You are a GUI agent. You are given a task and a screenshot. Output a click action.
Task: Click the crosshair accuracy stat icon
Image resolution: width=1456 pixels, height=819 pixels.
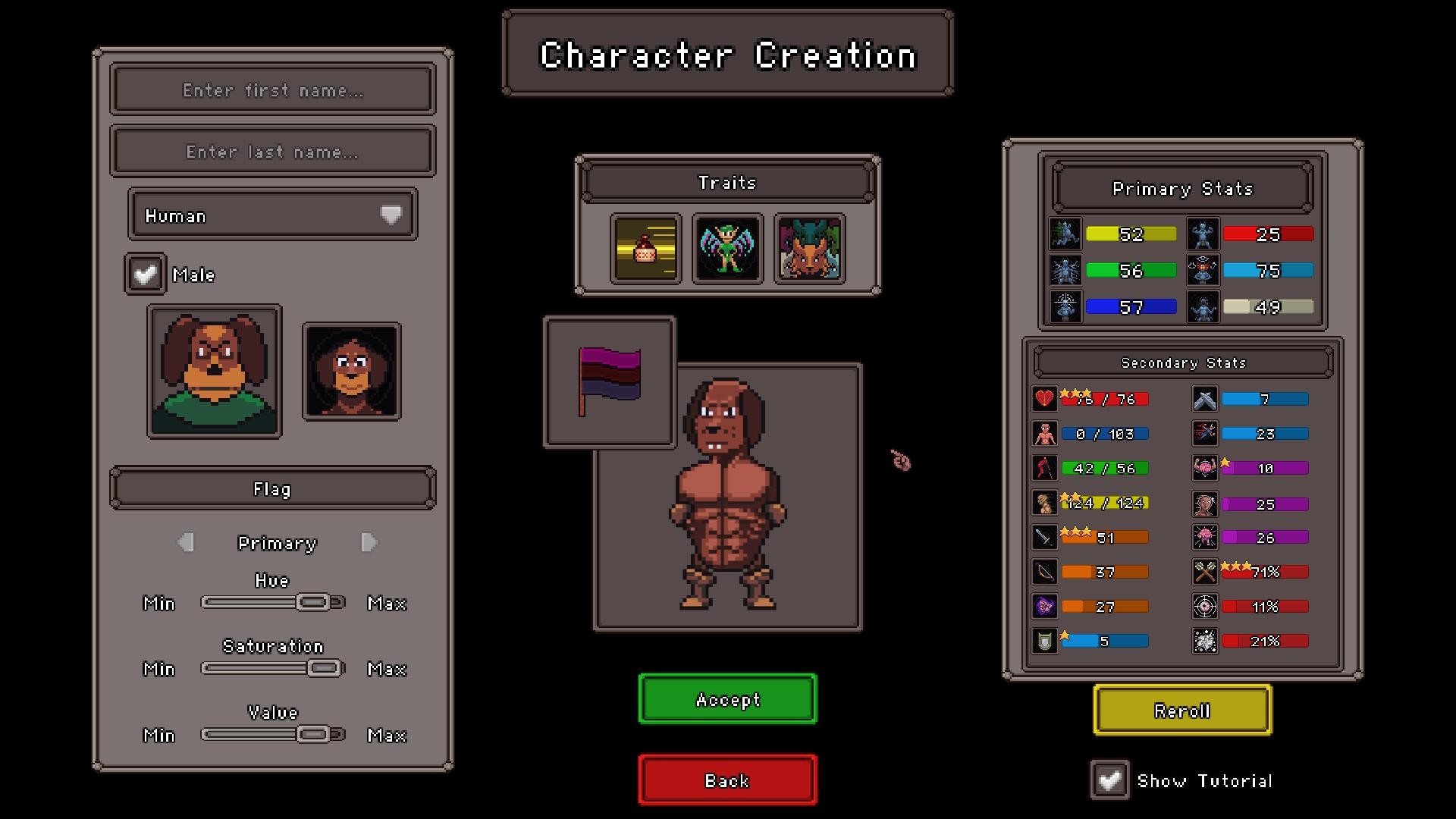[x=1204, y=606]
